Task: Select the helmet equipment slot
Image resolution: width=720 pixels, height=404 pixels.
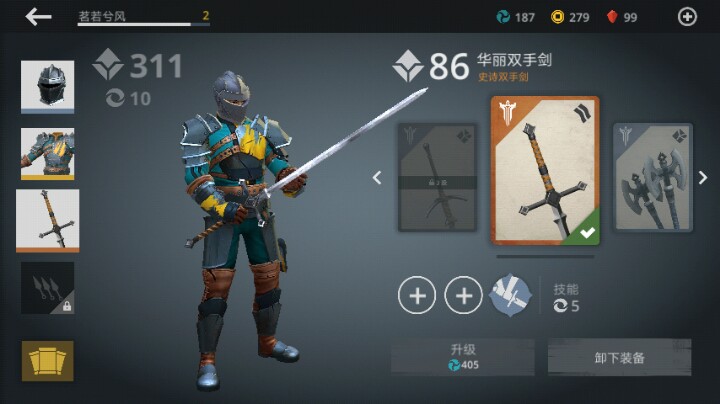Action: tap(47, 87)
